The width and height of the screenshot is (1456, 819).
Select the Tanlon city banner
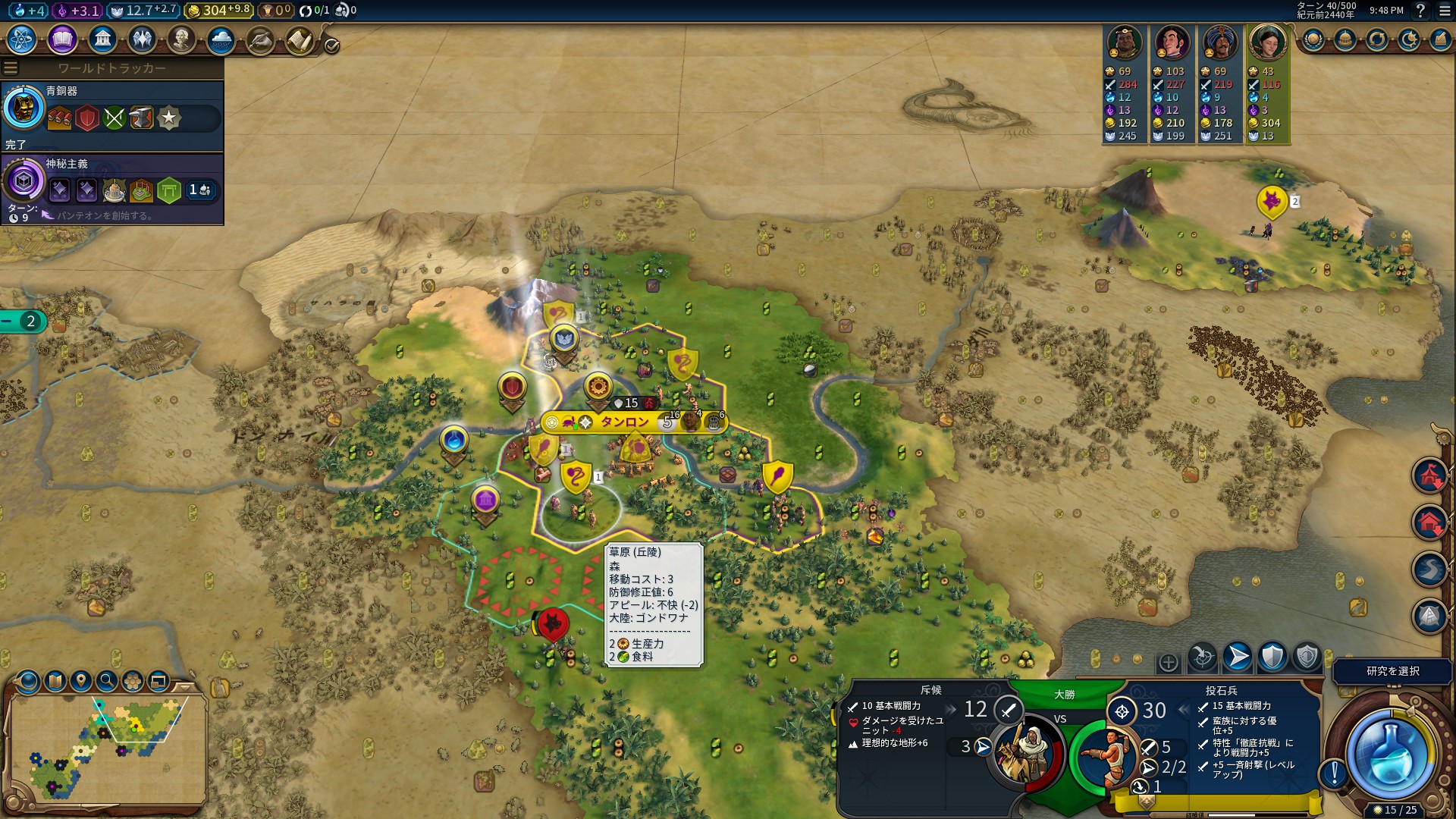(x=625, y=422)
